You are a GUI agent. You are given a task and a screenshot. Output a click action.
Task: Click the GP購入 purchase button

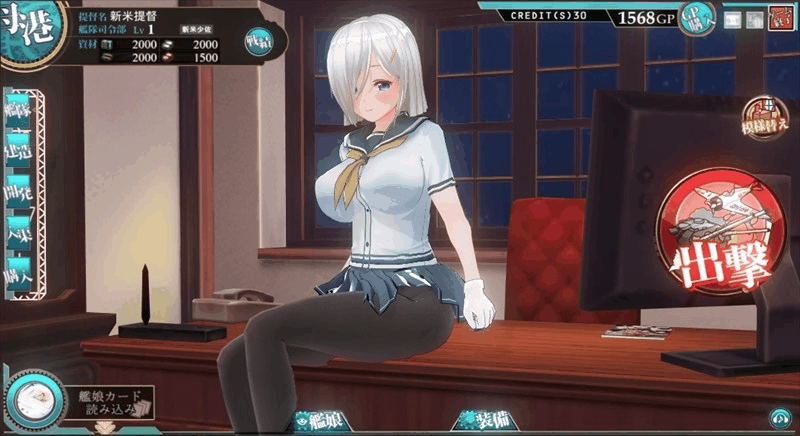(x=696, y=17)
